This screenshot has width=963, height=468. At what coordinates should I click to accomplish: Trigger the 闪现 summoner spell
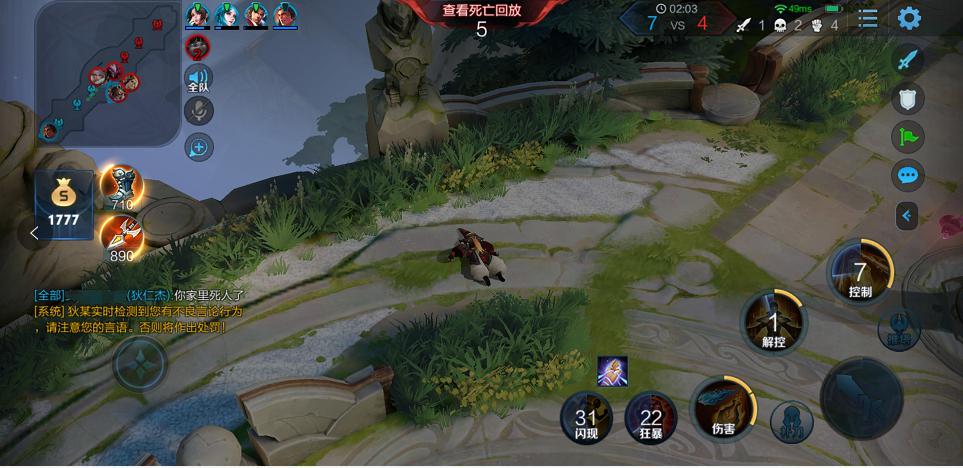[x=586, y=419]
